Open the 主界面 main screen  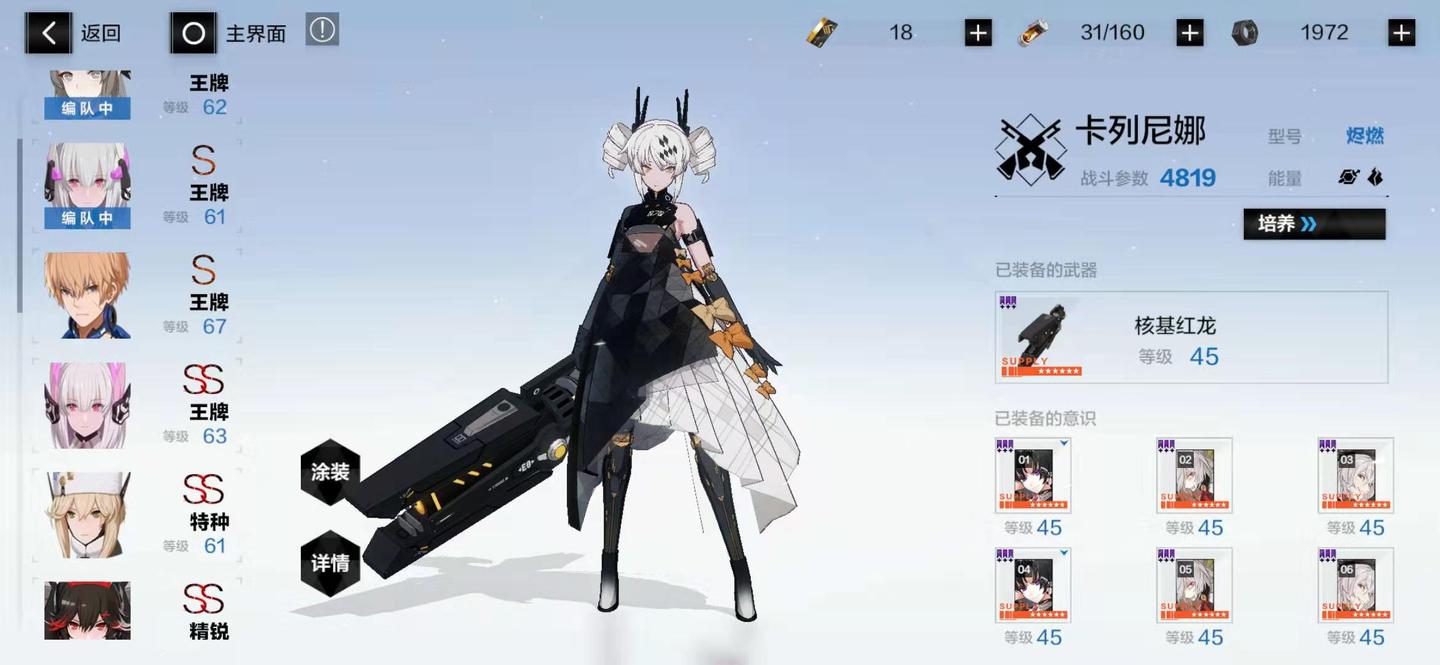tap(228, 33)
